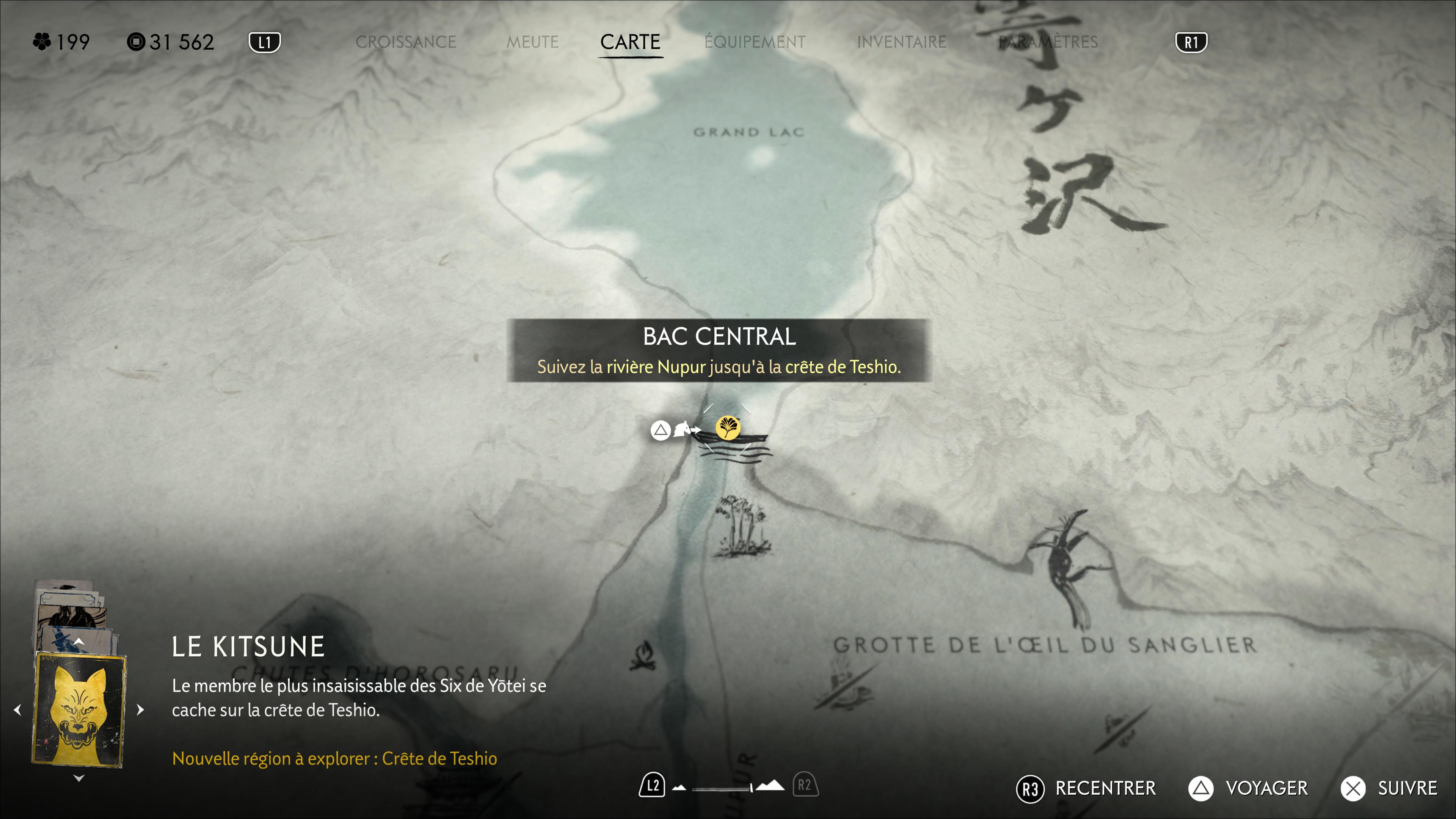This screenshot has width=1456, height=819.
Task: Open the Inventaire tab
Action: [x=902, y=42]
